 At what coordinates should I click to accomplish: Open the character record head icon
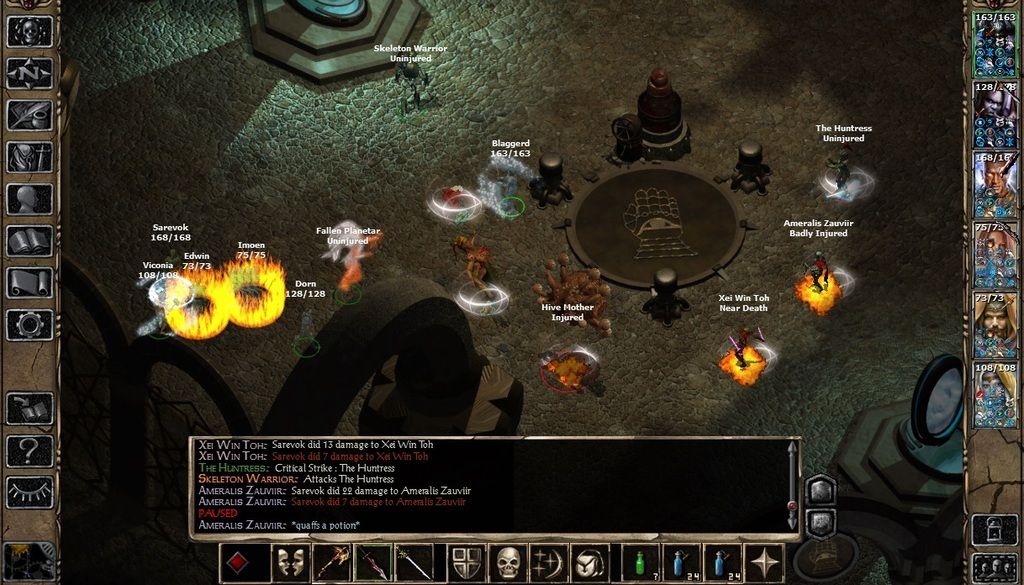(x=29, y=199)
